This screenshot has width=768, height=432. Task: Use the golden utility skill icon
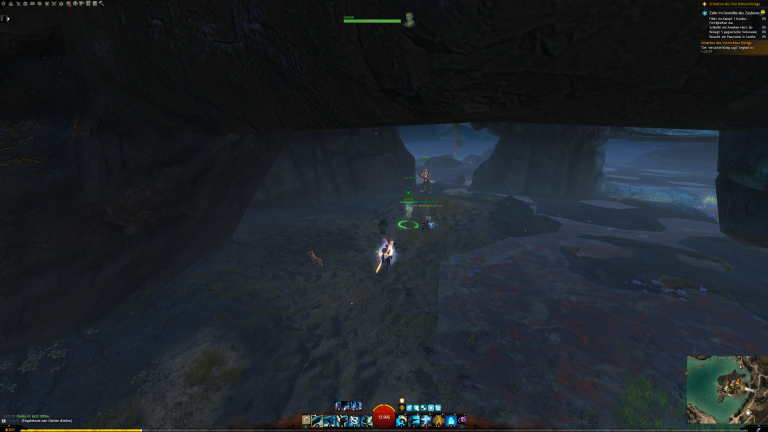pyautogui.click(x=437, y=421)
